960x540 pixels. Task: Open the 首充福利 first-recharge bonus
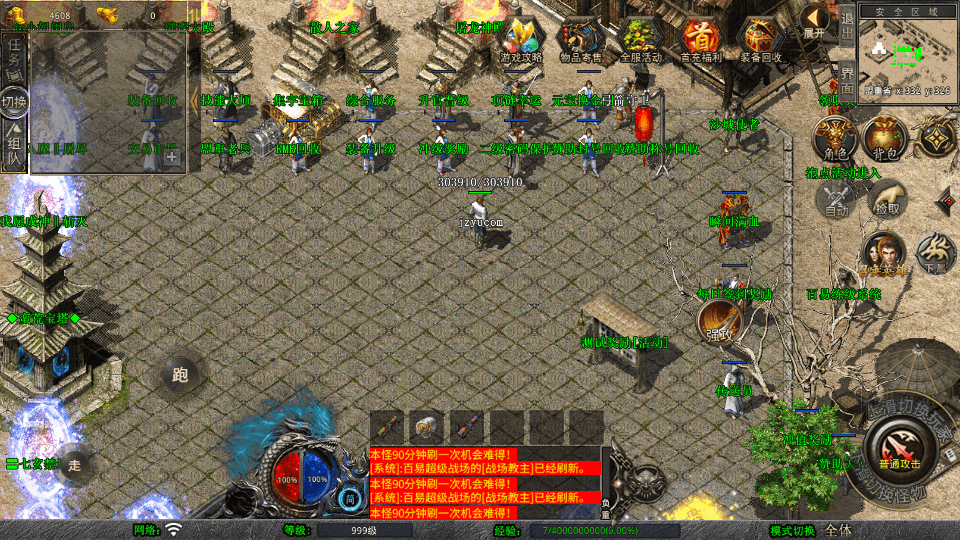pos(701,40)
